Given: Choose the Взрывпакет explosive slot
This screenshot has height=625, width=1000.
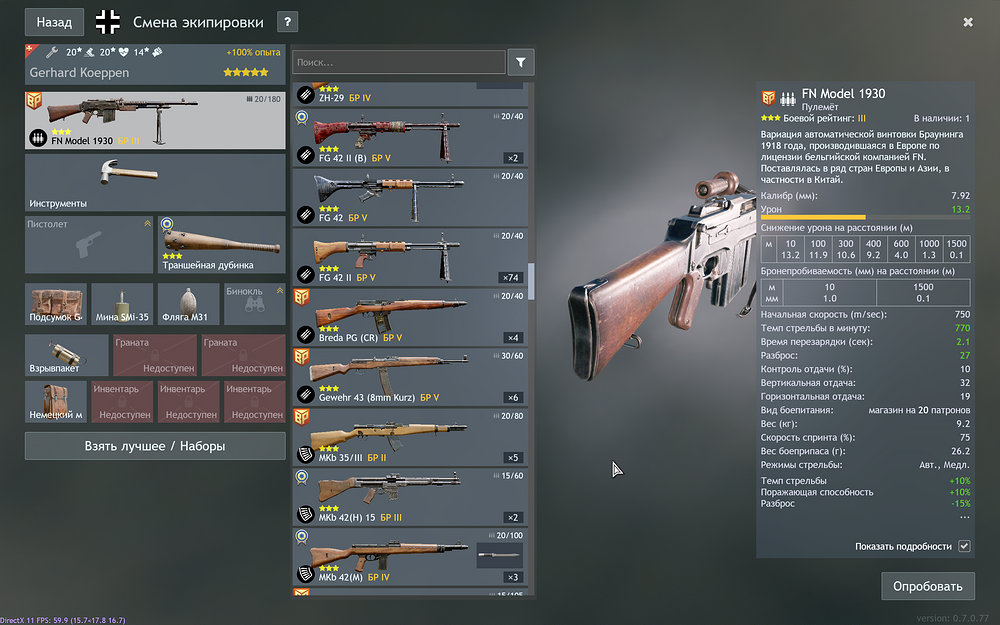Looking at the screenshot, I should pyautogui.click(x=66, y=354).
